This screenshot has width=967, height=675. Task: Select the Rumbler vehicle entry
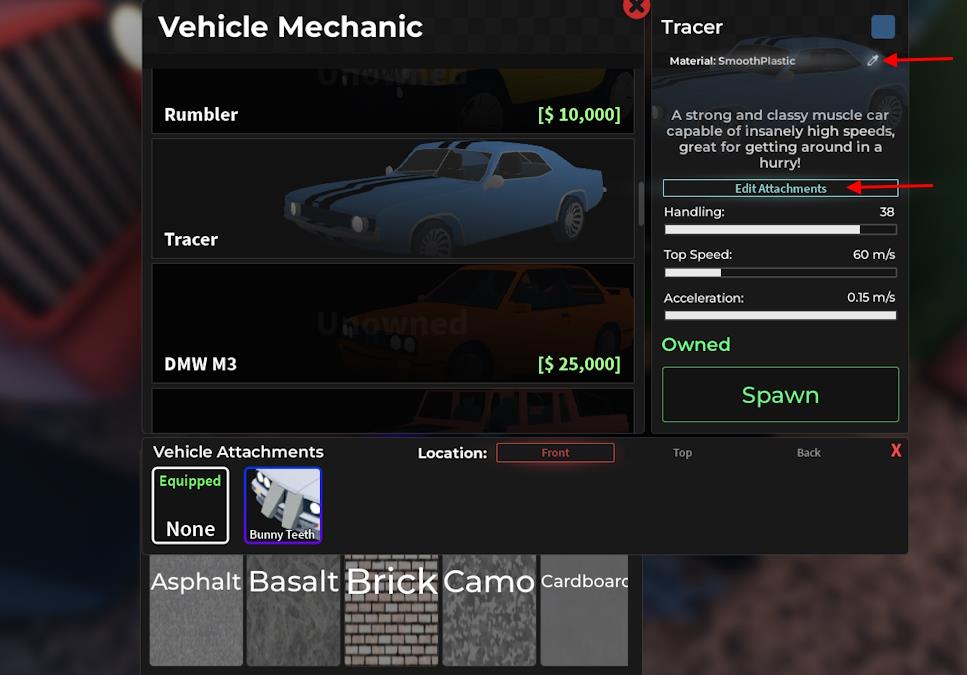click(392, 101)
